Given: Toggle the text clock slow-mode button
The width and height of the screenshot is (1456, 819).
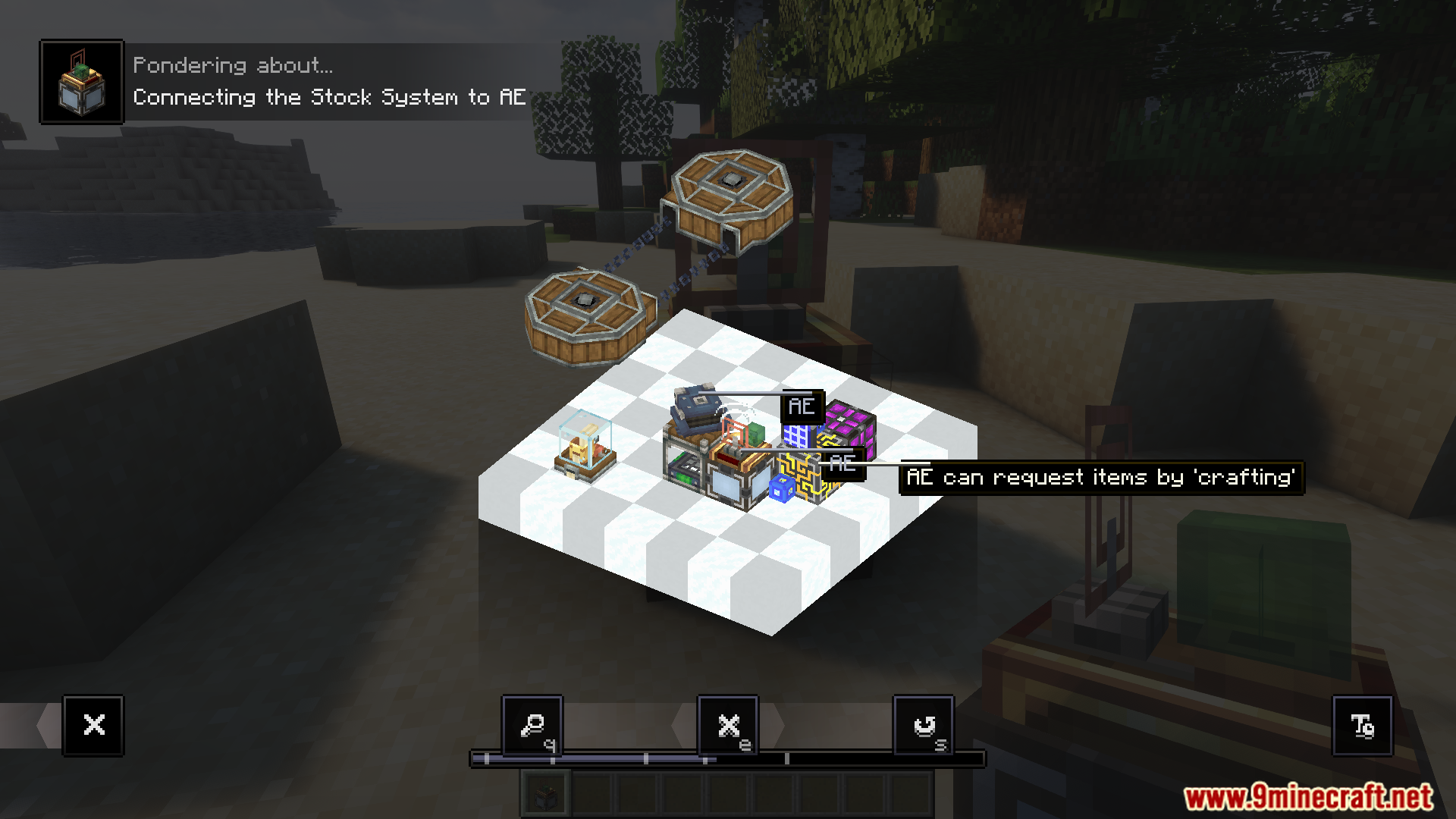Looking at the screenshot, I should pos(1362,726).
